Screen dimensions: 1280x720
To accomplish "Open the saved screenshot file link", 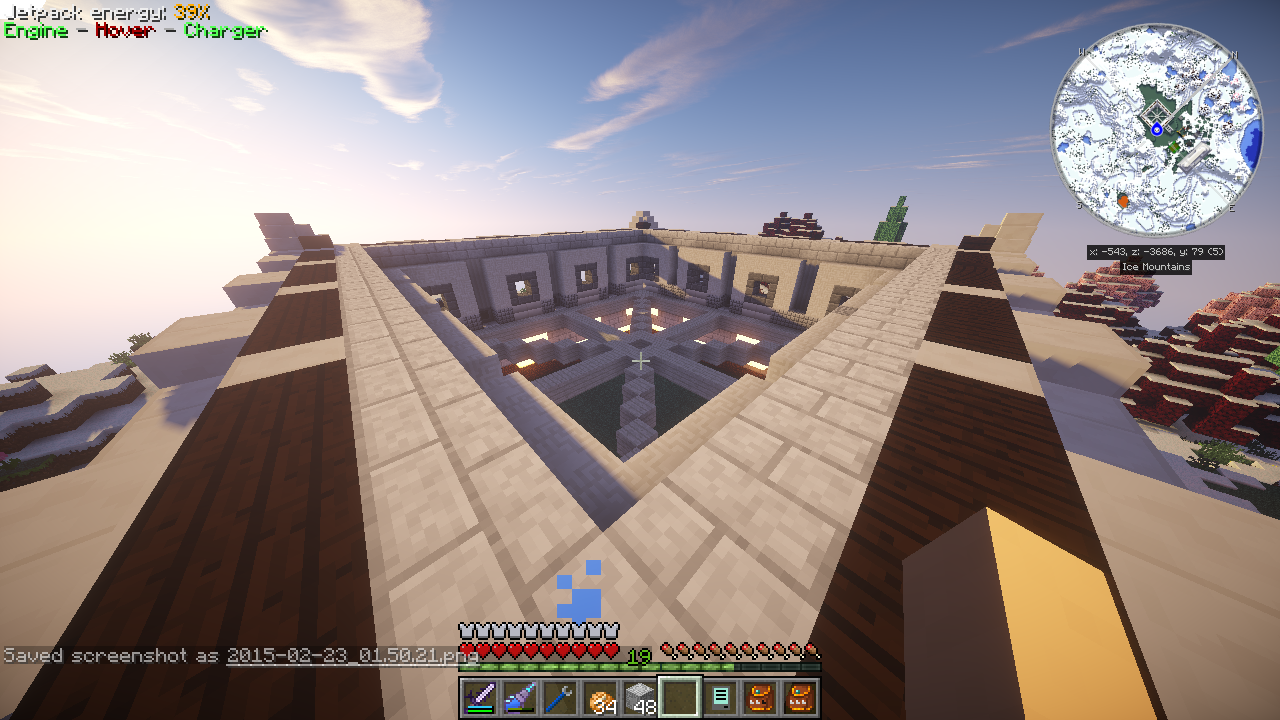I will pos(352,656).
